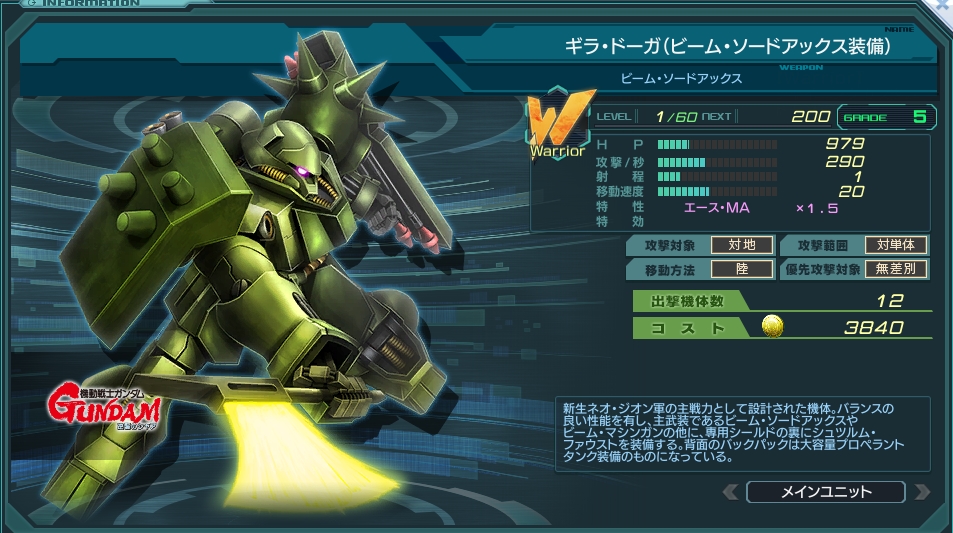Close the unit information panel
This screenshot has width=953, height=533.
click(943, 6)
